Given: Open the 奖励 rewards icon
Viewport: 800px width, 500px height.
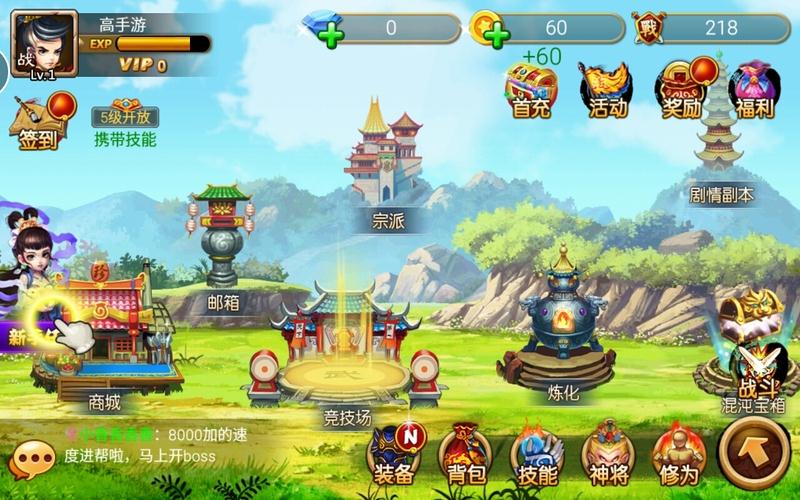Looking at the screenshot, I should (682, 88).
